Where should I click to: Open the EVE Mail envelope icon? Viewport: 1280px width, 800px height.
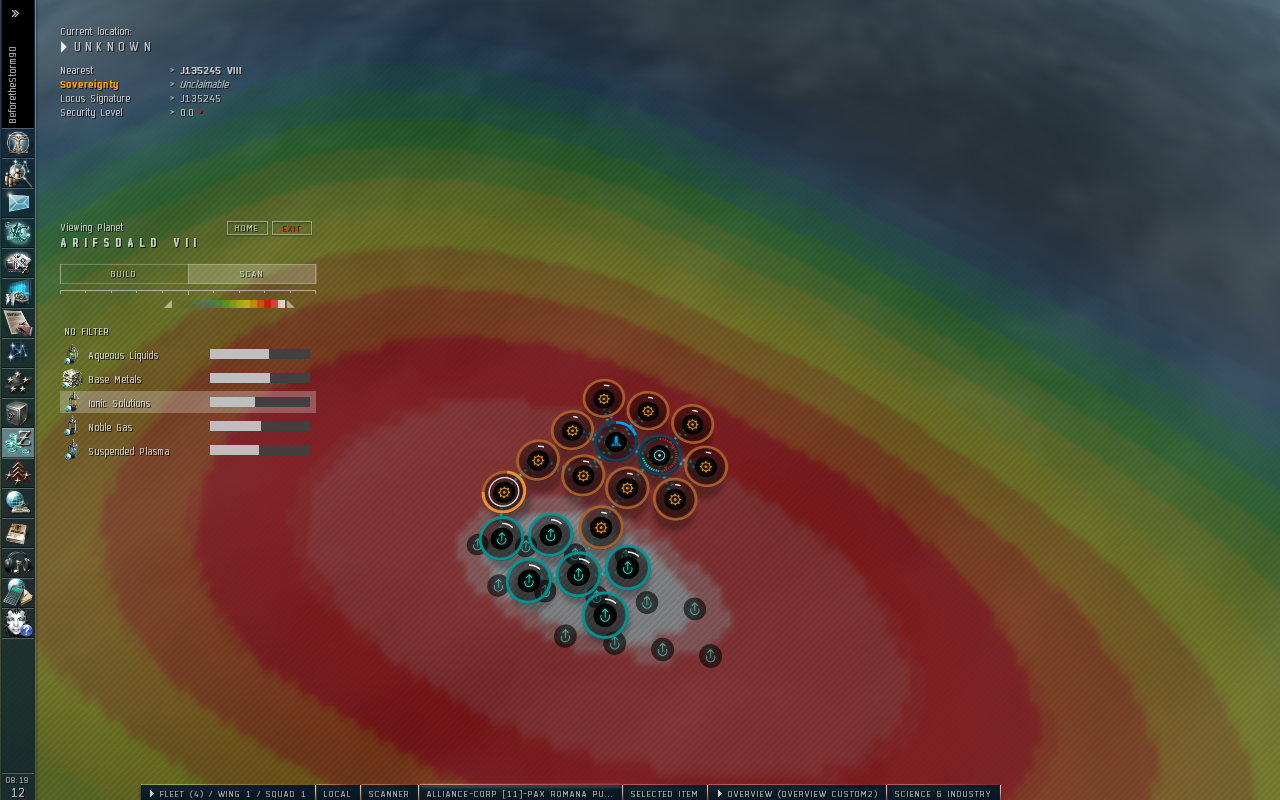click(x=17, y=203)
